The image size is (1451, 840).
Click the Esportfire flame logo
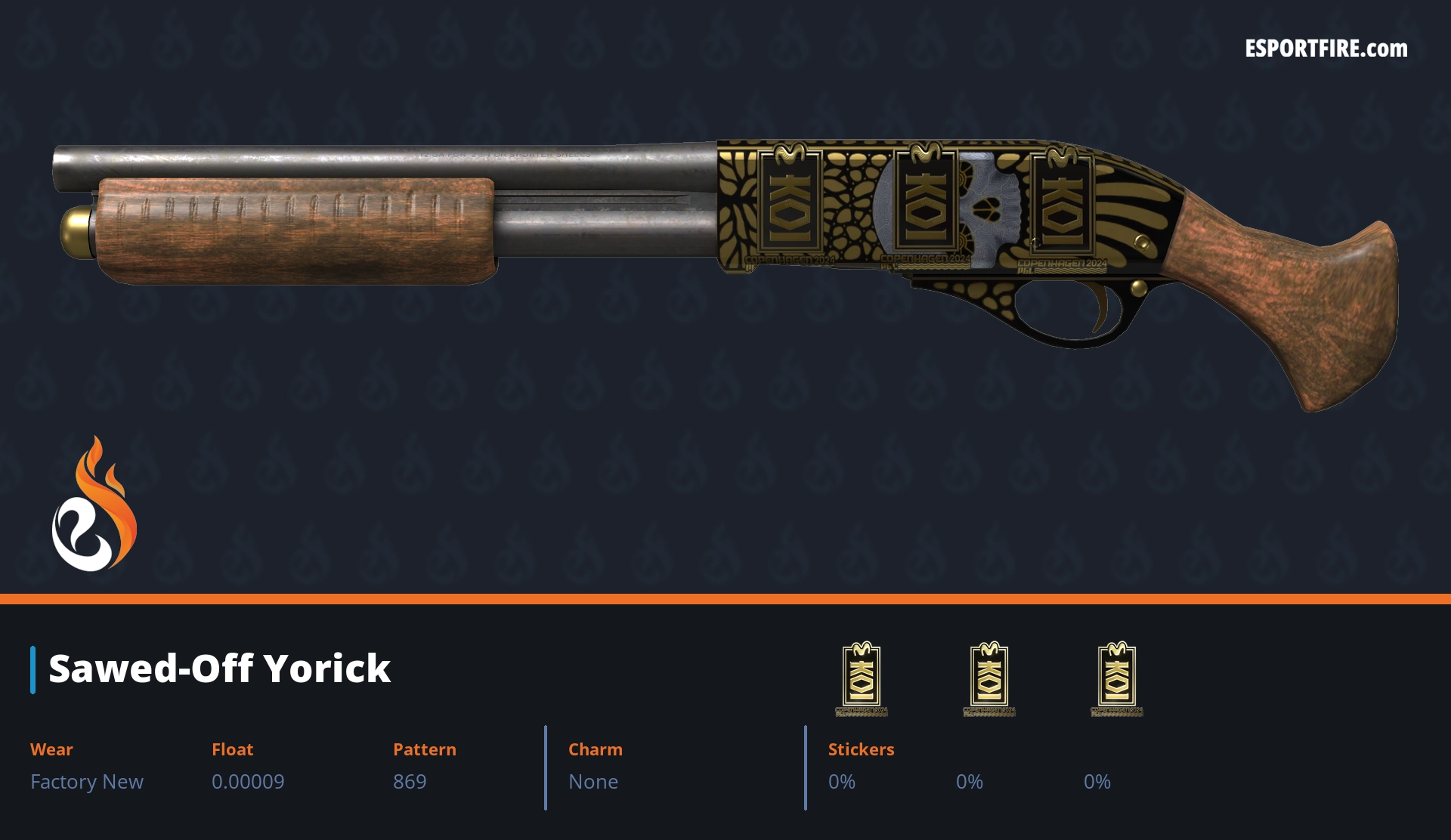[x=94, y=505]
